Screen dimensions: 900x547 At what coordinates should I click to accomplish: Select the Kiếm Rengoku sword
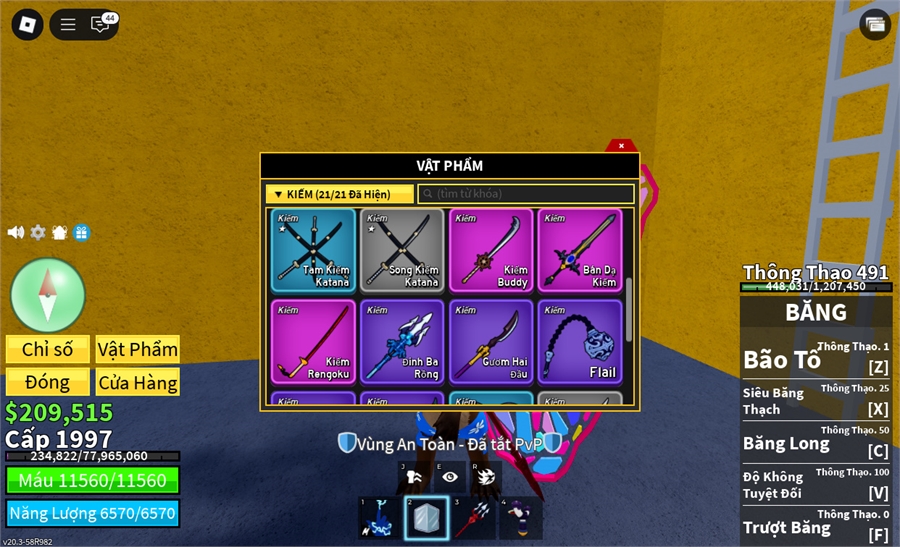[x=313, y=342]
